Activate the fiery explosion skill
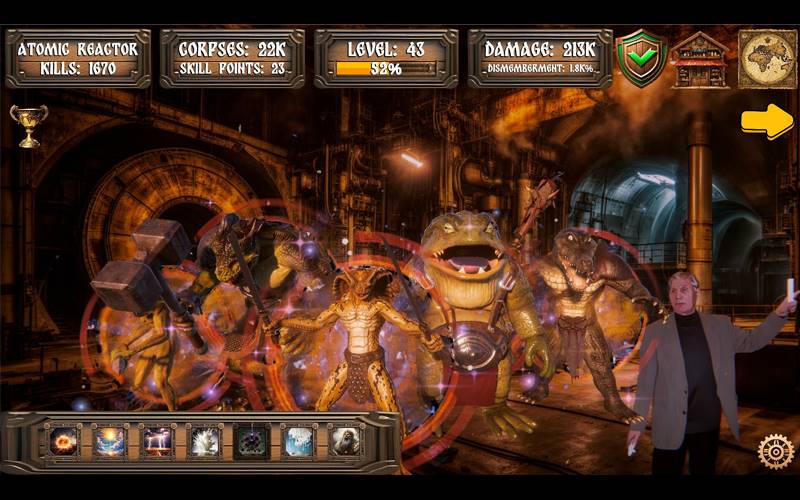The height and width of the screenshot is (500, 800). click(x=64, y=441)
